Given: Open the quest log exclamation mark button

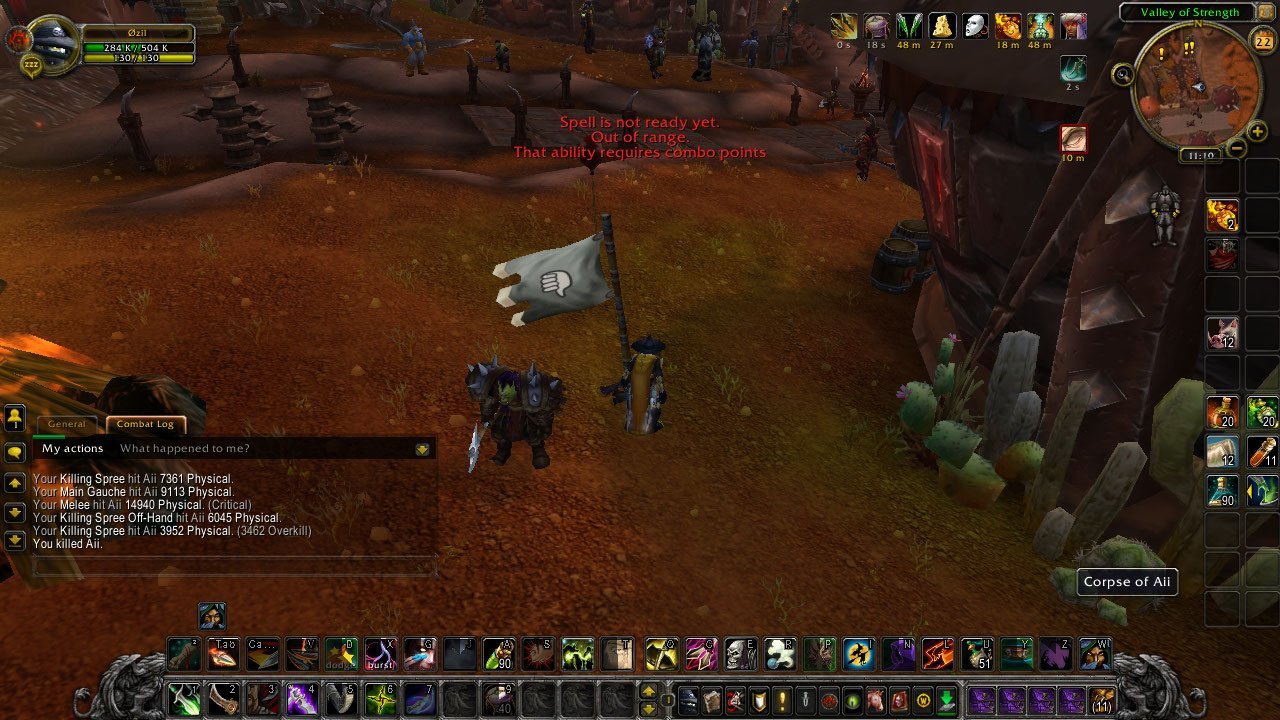Looking at the screenshot, I should click(x=783, y=700).
